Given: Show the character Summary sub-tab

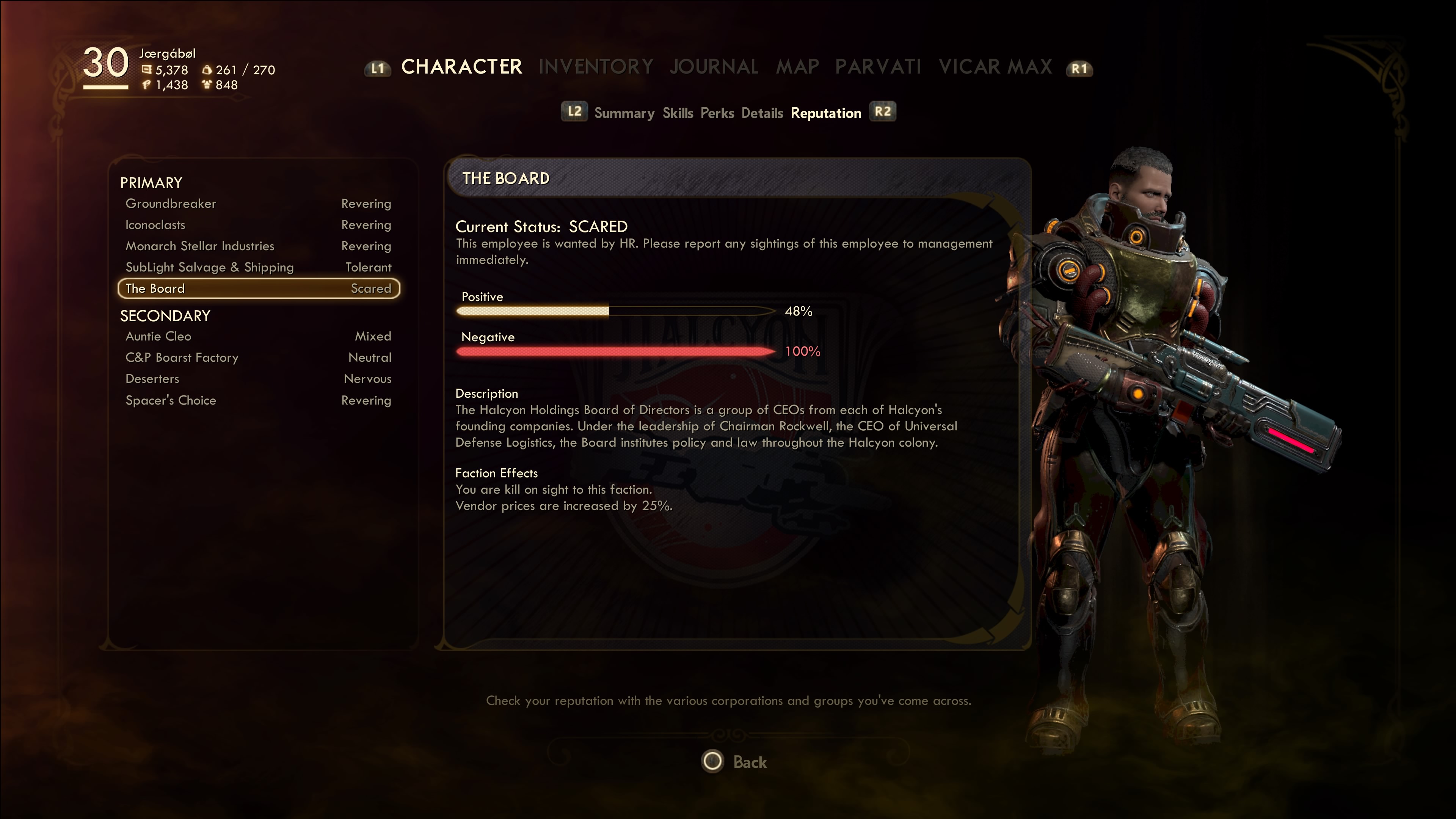Looking at the screenshot, I should tap(624, 113).
